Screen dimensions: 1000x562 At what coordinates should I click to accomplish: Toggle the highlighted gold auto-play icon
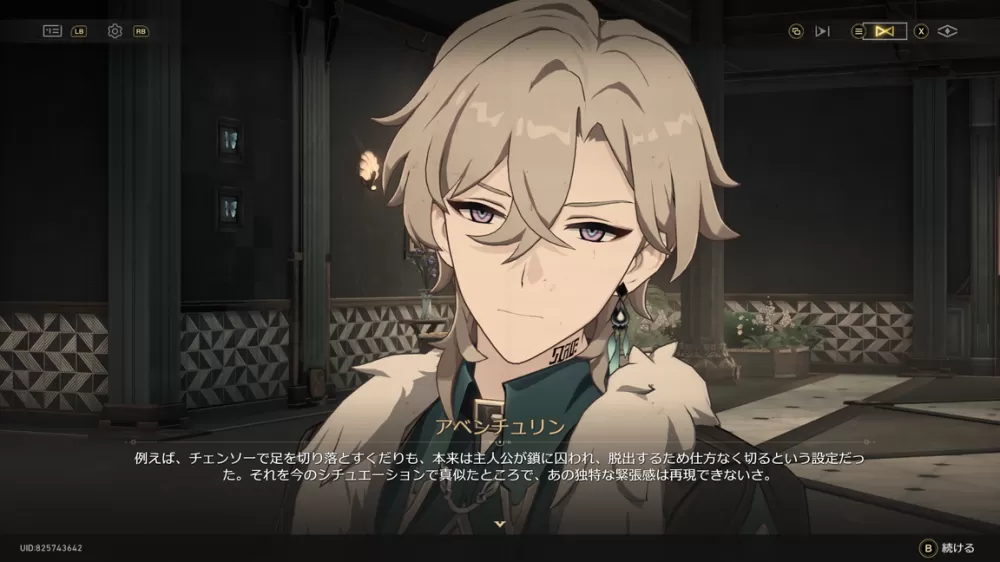pos(883,31)
